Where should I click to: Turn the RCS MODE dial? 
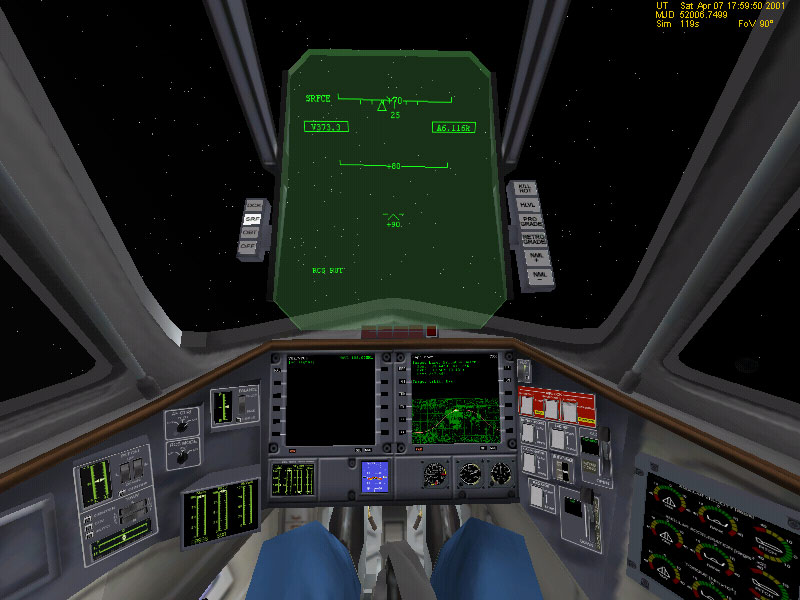[x=181, y=455]
